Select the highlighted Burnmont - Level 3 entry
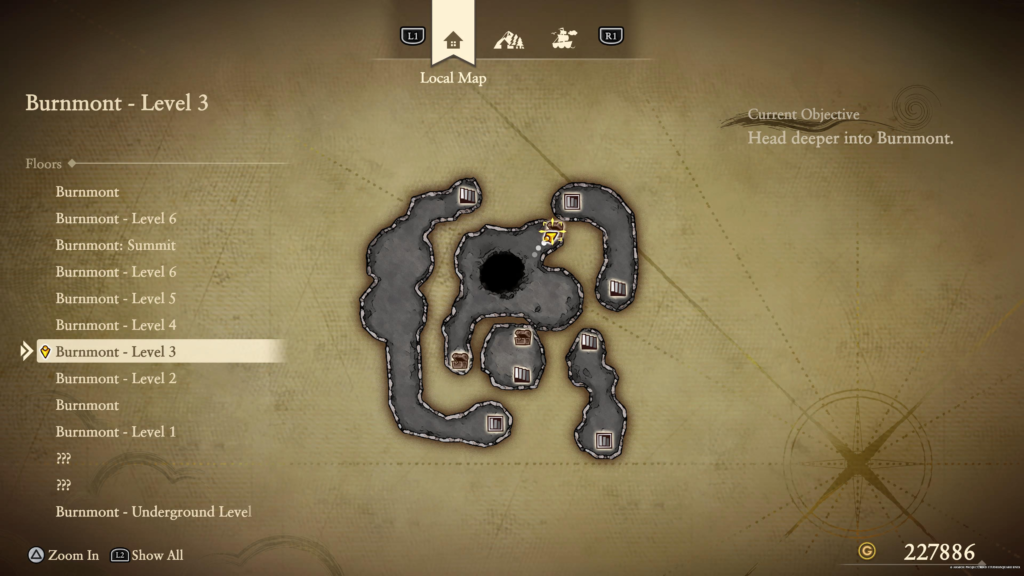Image resolution: width=1024 pixels, height=576 pixels. pos(115,352)
